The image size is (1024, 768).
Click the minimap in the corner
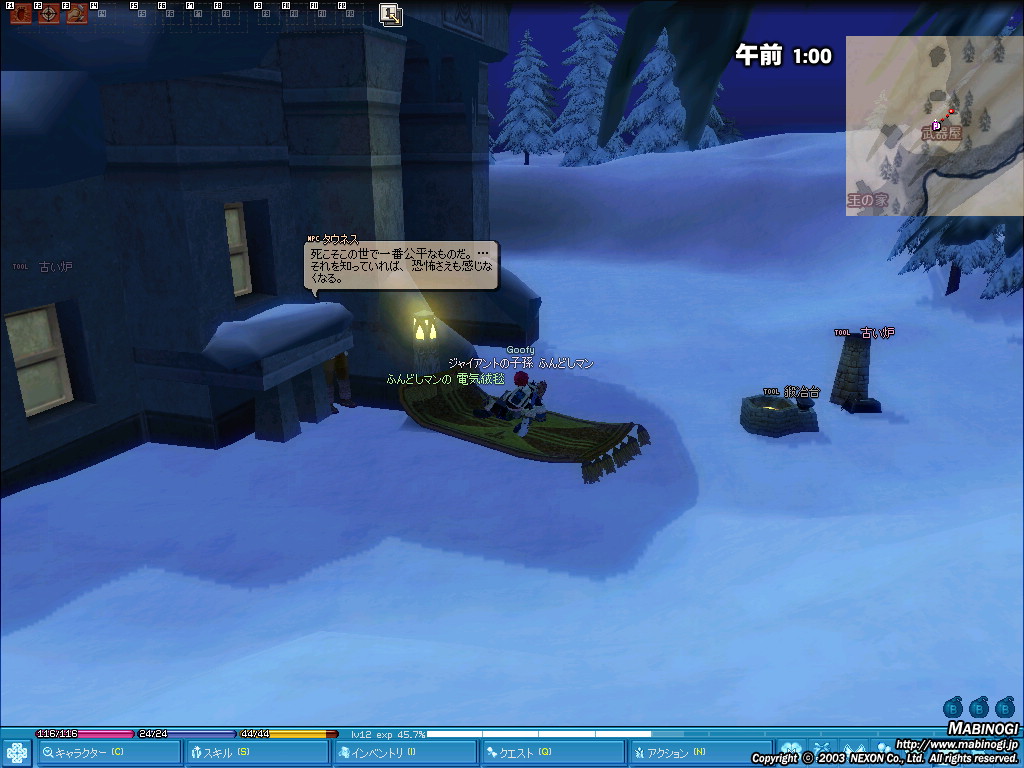pyautogui.click(x=934, y=125)
